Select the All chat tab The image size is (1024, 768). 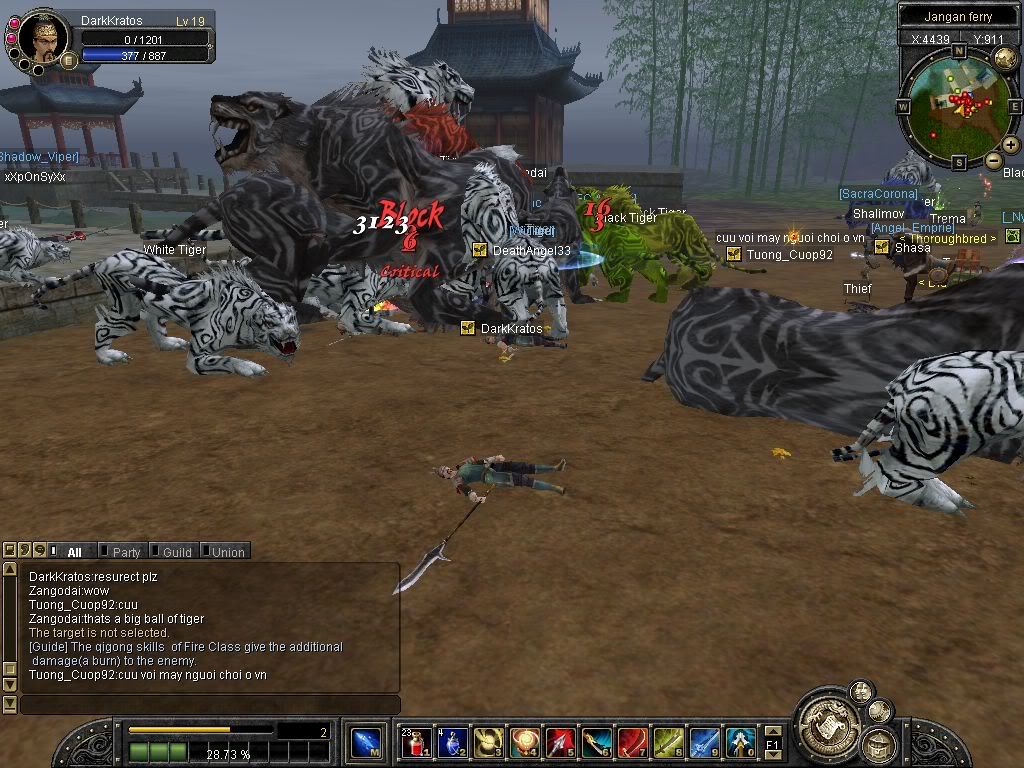(74, 552)
